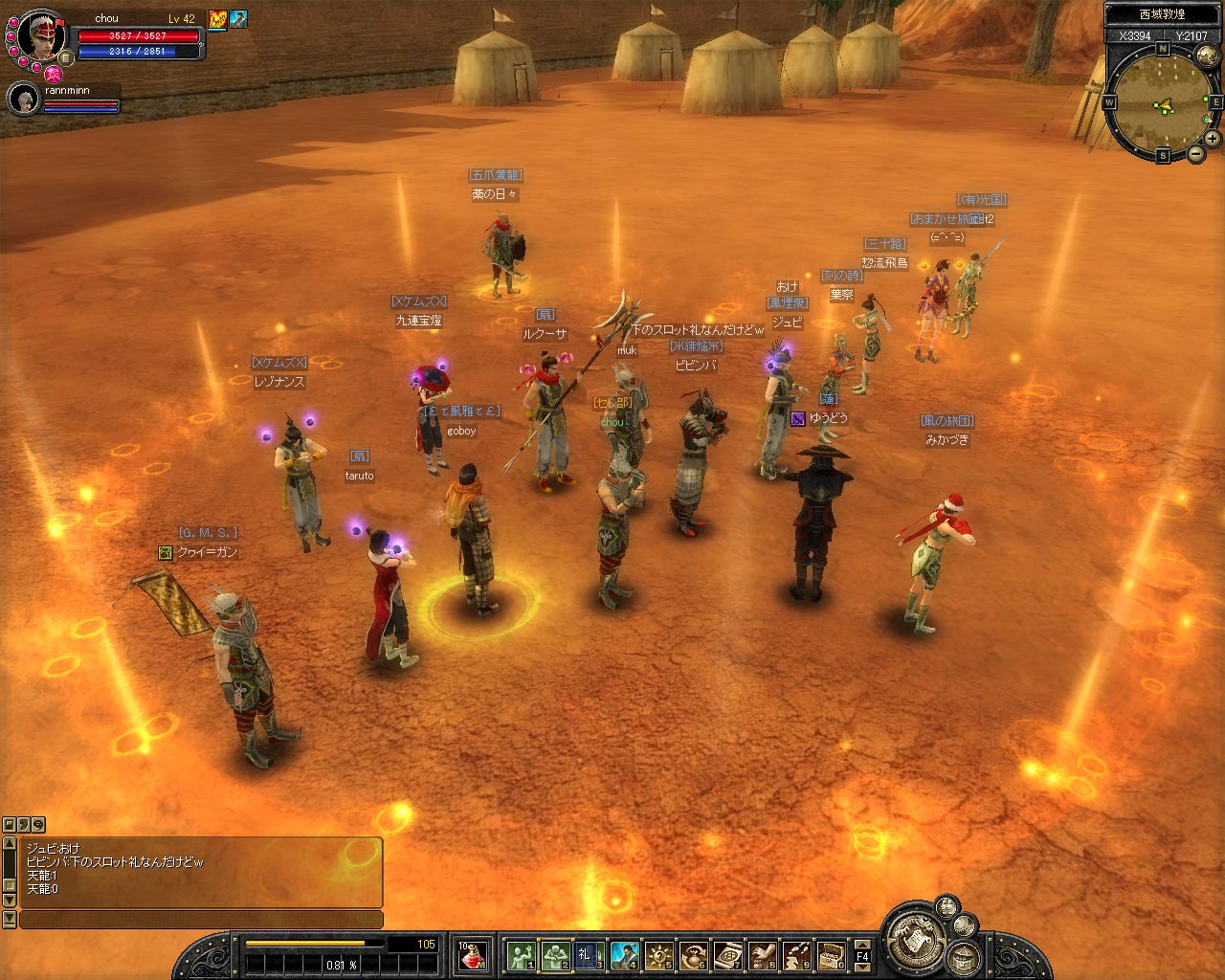Select party member rannminn portrait
Image resolution: width=1225 pixels, height=980 pixels.
(22, 98)
